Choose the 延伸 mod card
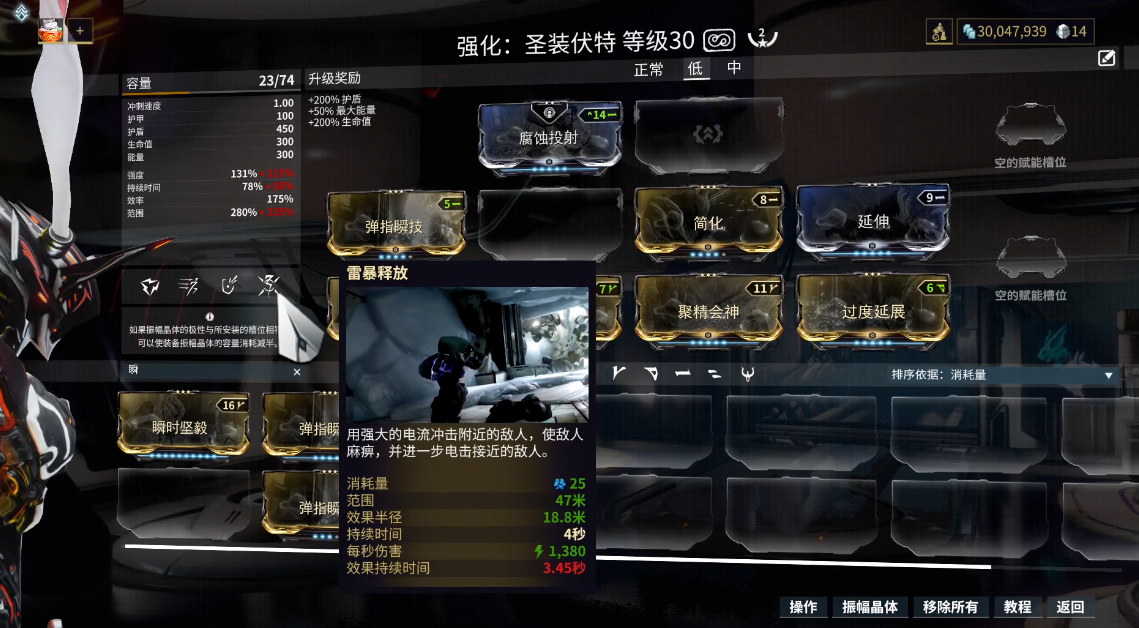The image size is (1139, 628). [872, 221]
